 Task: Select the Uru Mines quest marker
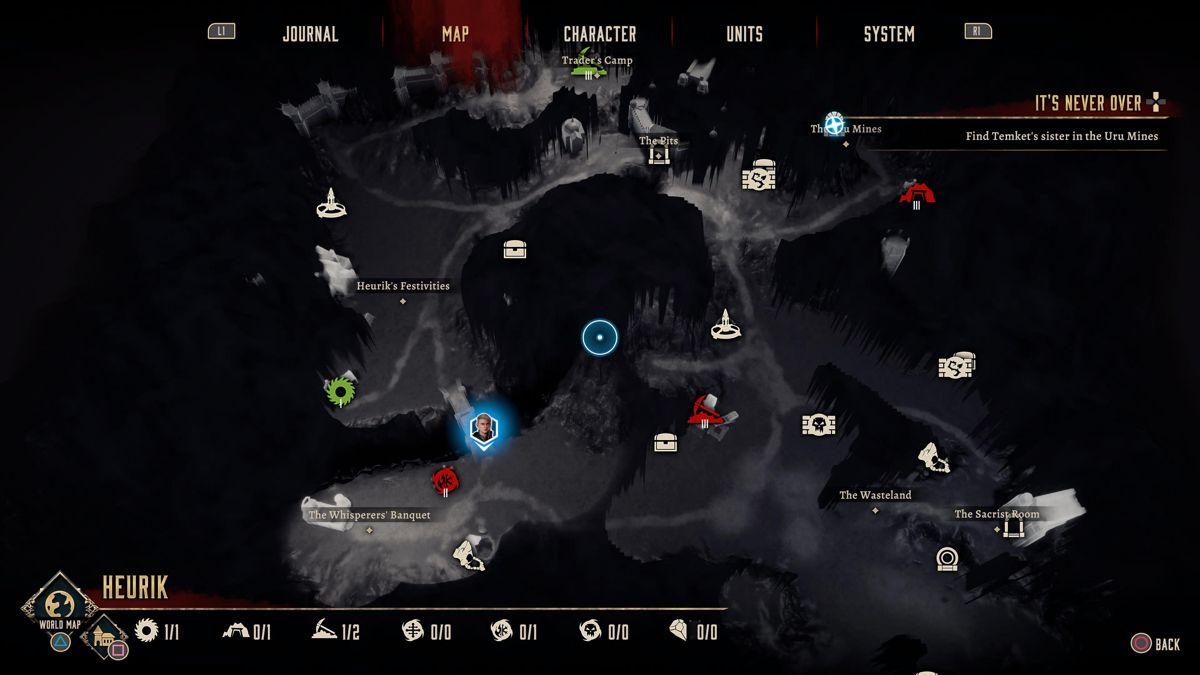point(834,123)
